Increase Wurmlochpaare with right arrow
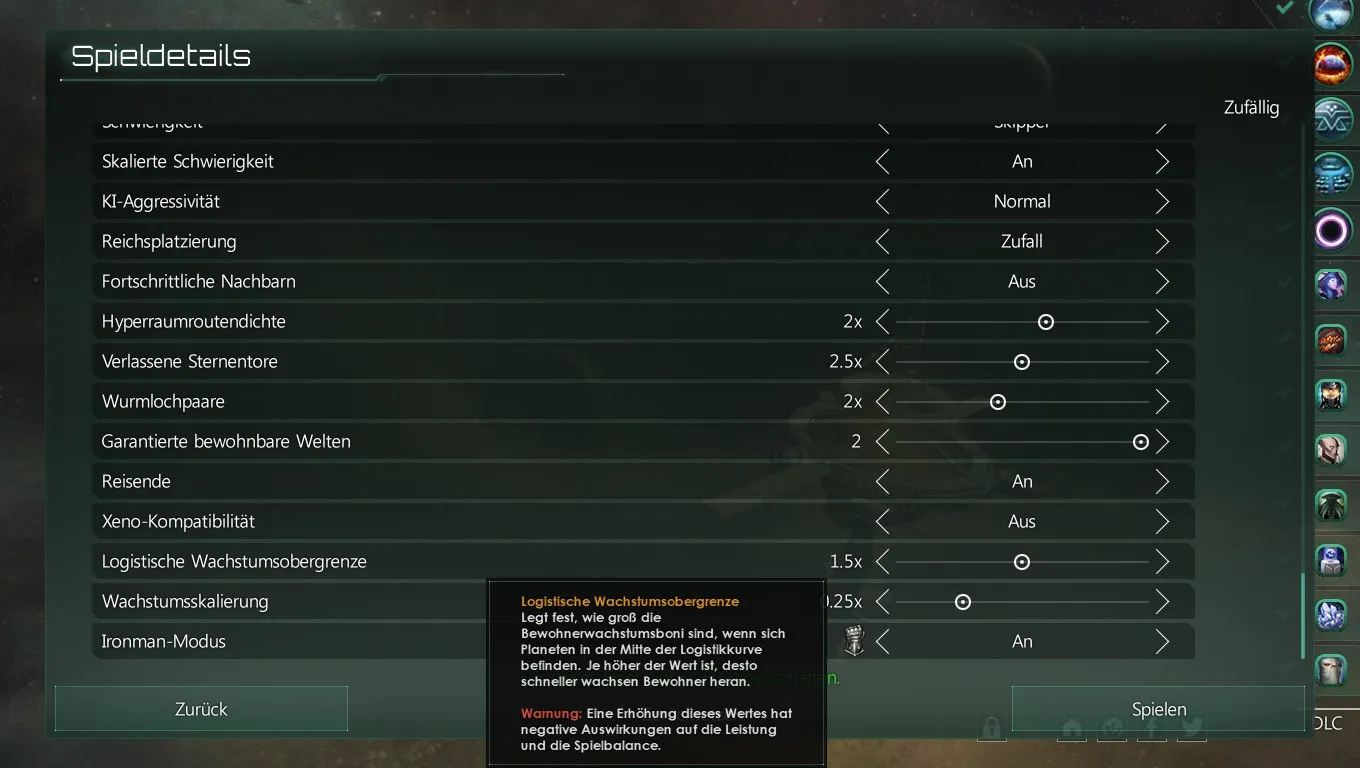 (x=1162, y=402)
